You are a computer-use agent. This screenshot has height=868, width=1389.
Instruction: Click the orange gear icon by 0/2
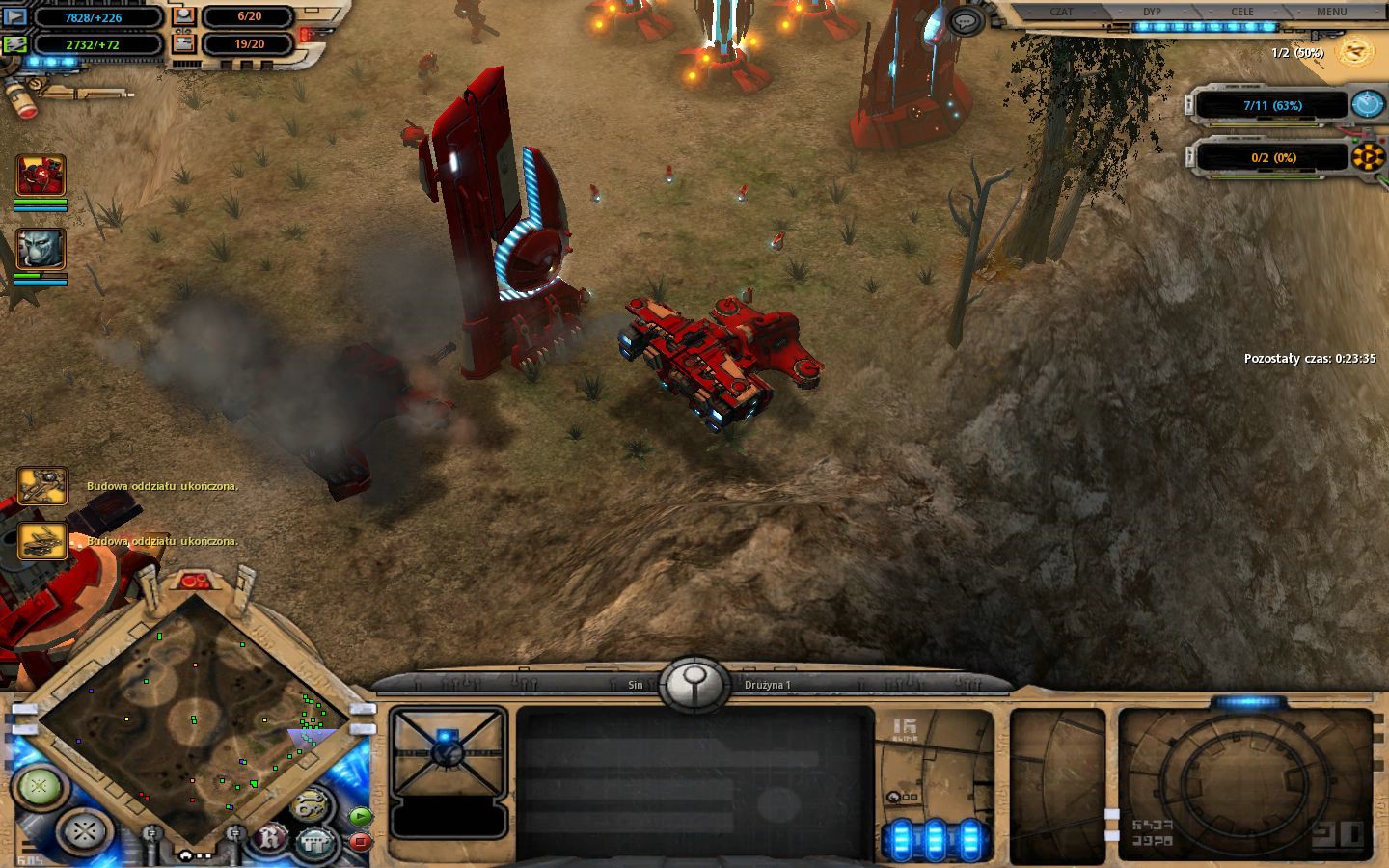[1367, 156]
